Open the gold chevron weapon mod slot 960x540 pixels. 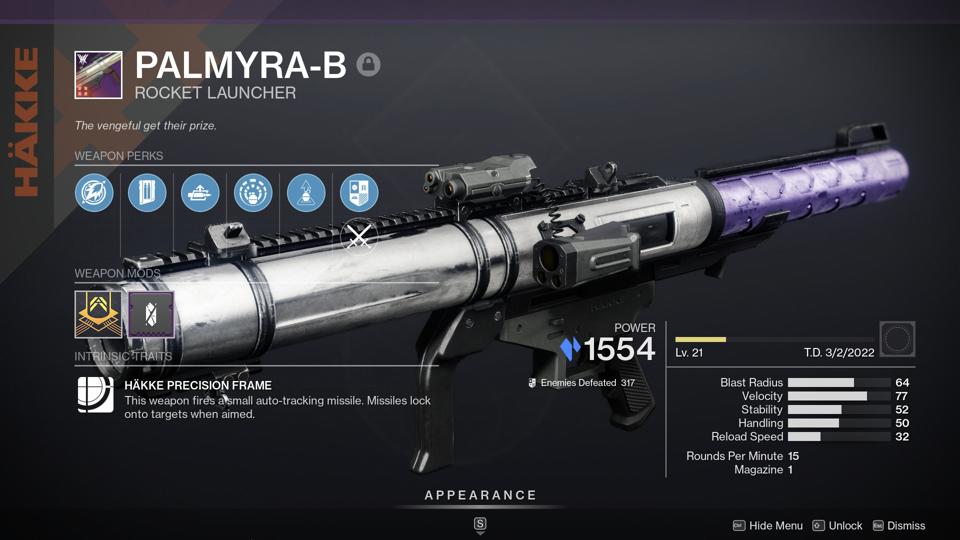pos(98,314)
